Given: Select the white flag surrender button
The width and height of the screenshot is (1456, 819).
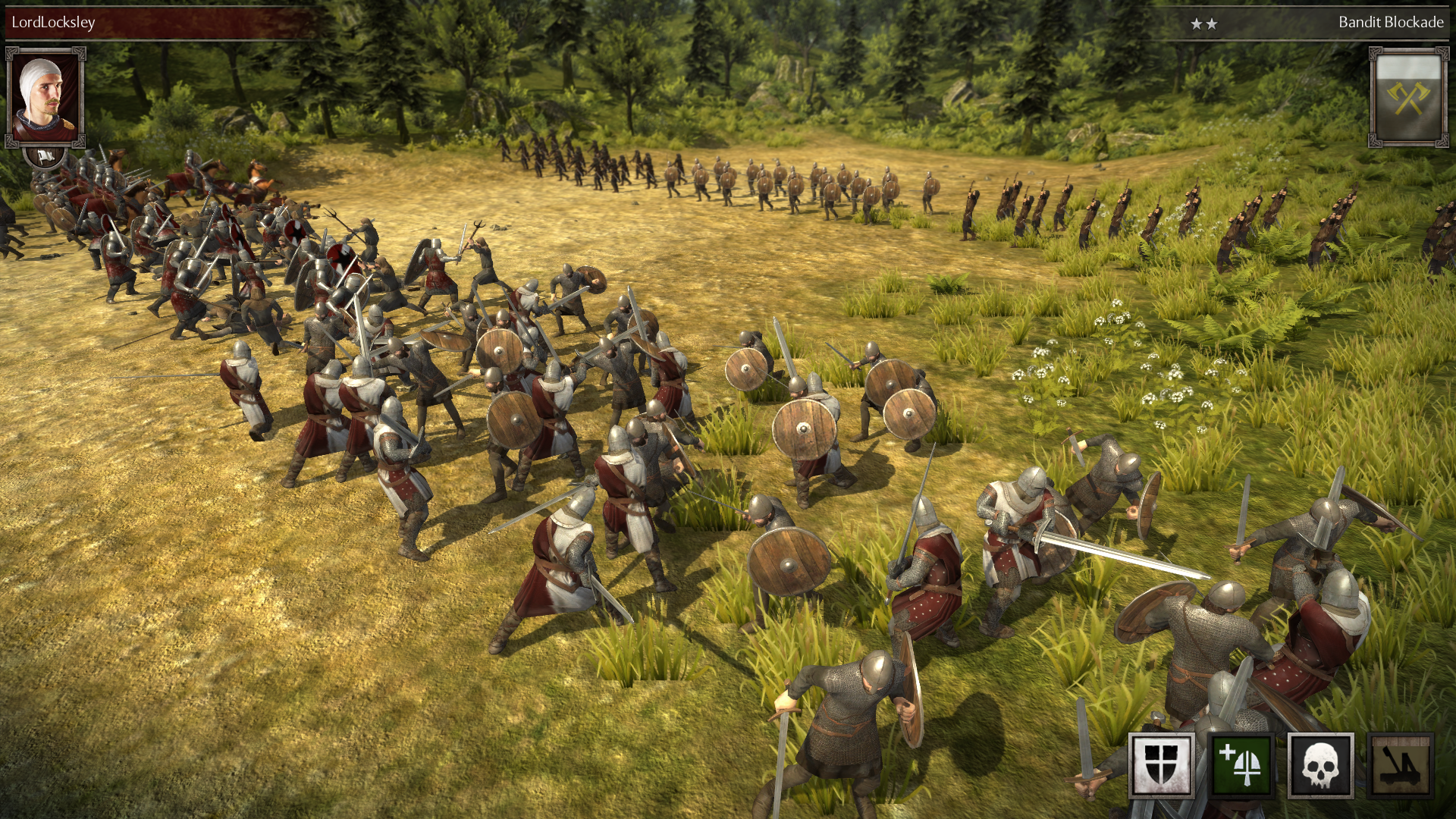Looking at the screenshot, I should pyautogui.click(x=45, y=156).
